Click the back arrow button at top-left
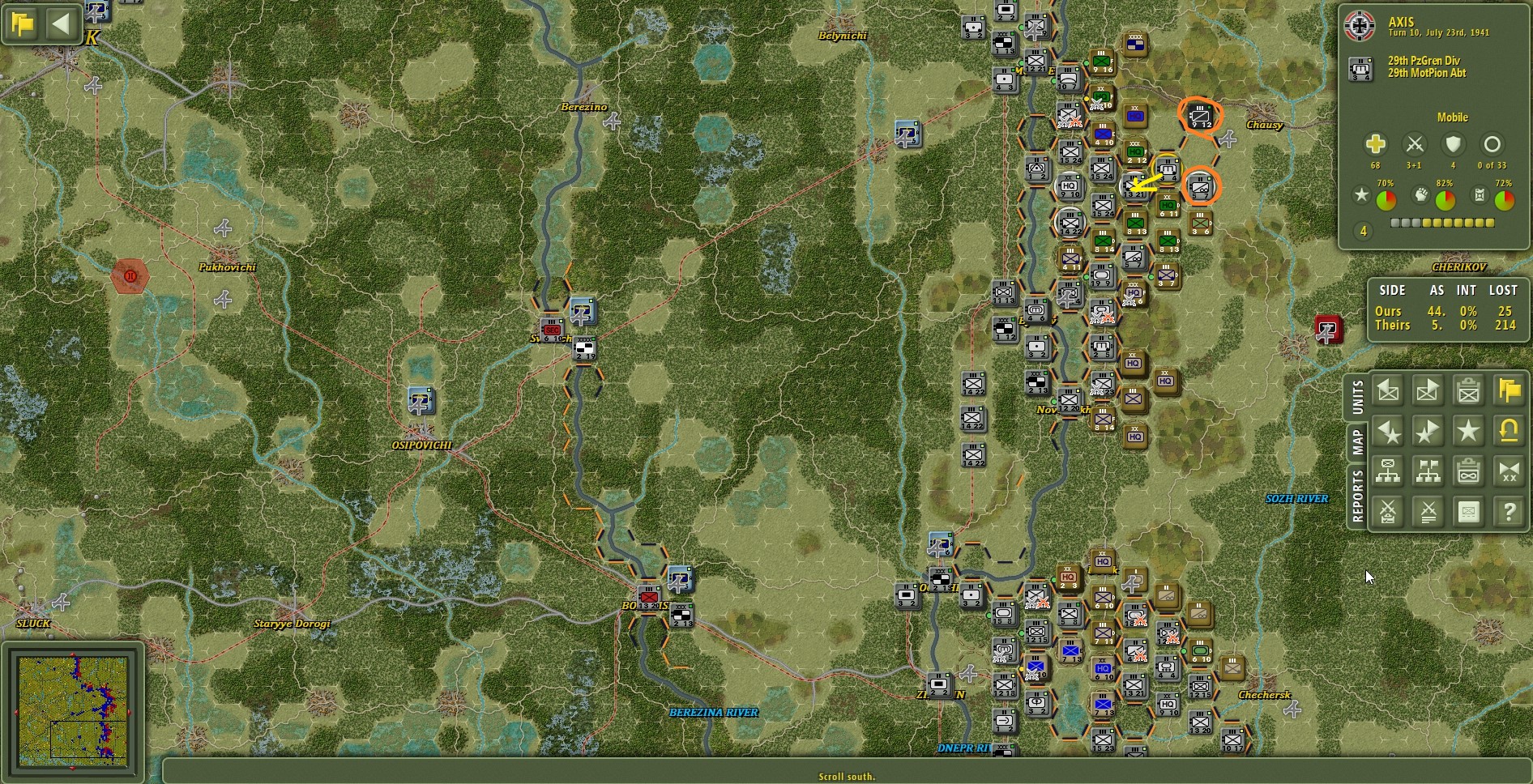 (x=61, y=22)
